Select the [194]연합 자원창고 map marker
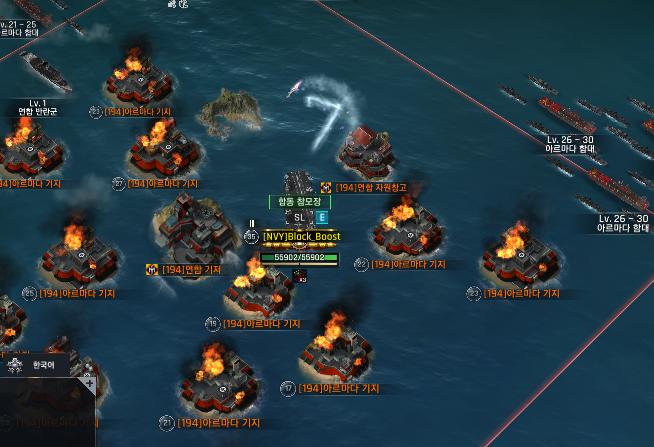 pos(365,187)
